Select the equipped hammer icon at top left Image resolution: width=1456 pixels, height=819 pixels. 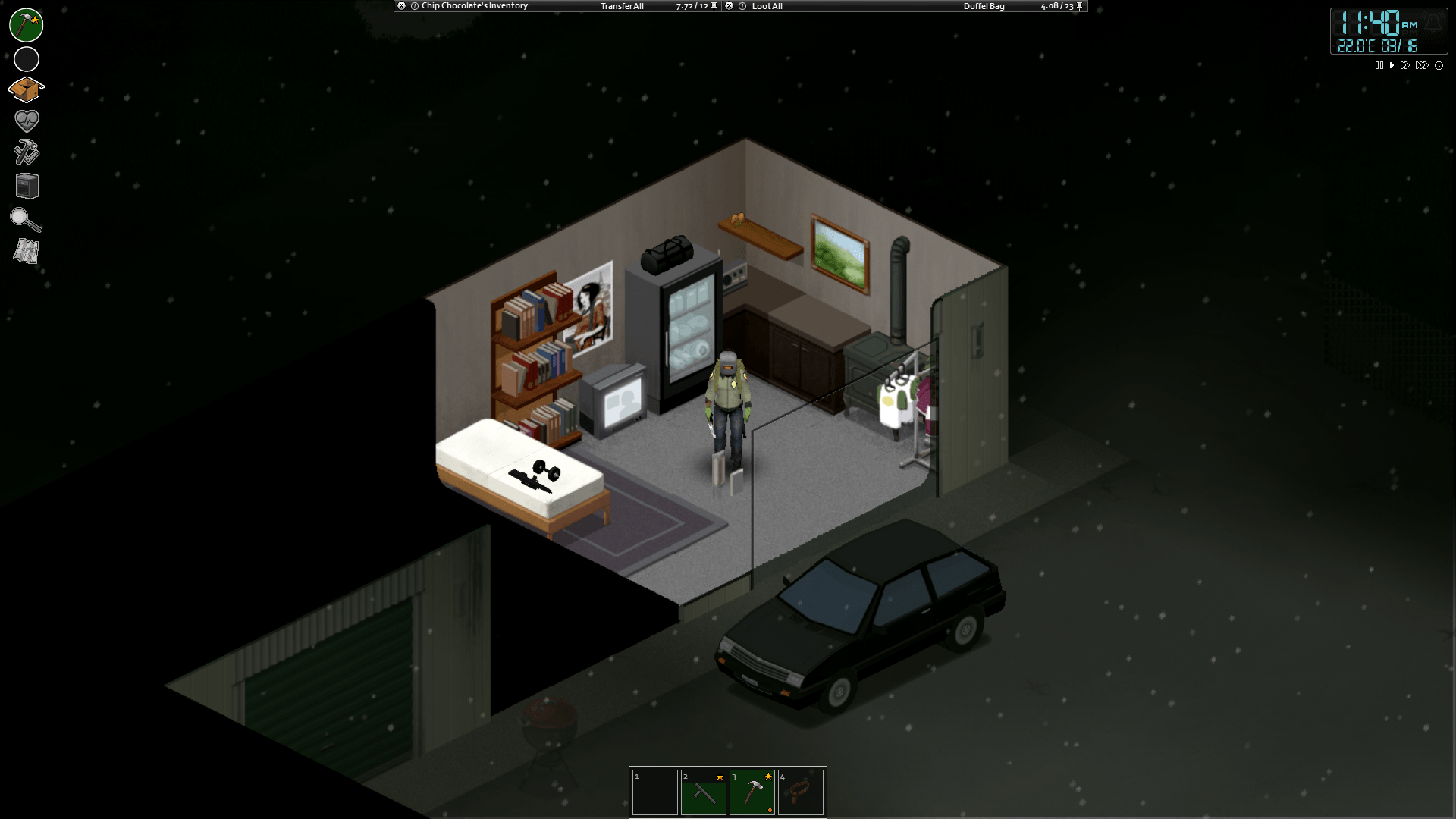(26, 25)
